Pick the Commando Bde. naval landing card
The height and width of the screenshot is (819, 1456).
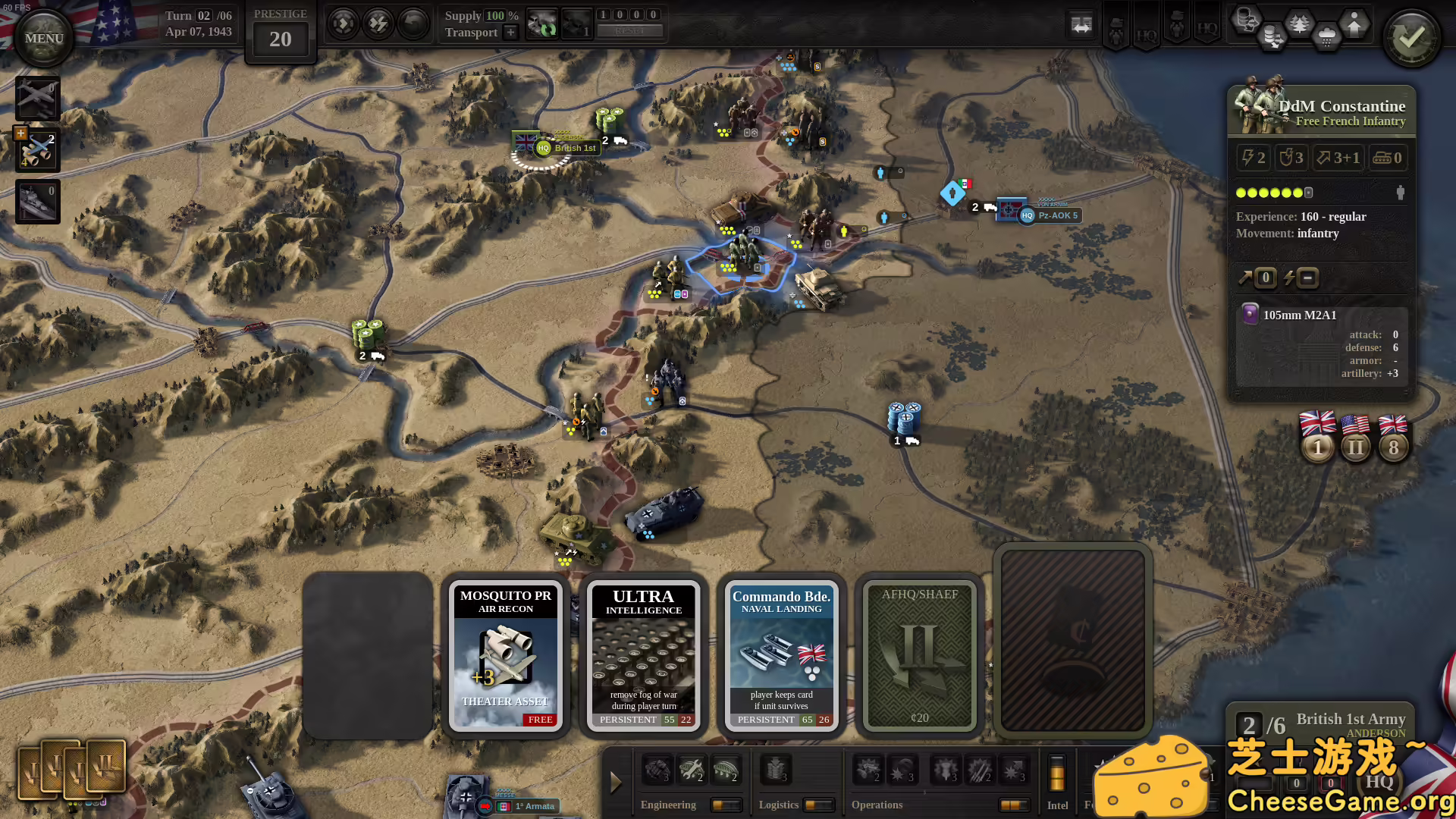coord(782,656)
